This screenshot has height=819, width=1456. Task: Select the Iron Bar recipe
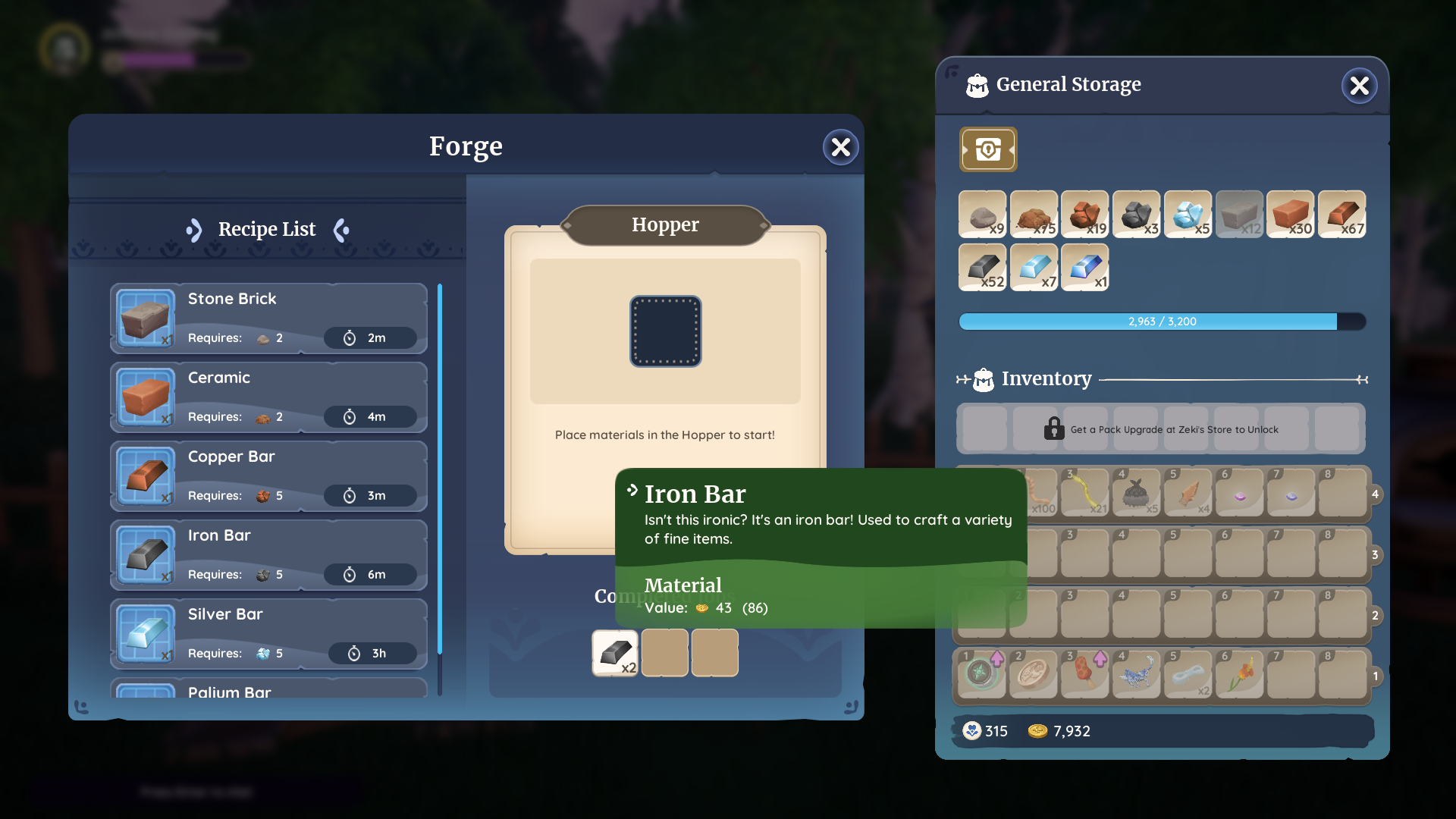(x=268, y=555)
